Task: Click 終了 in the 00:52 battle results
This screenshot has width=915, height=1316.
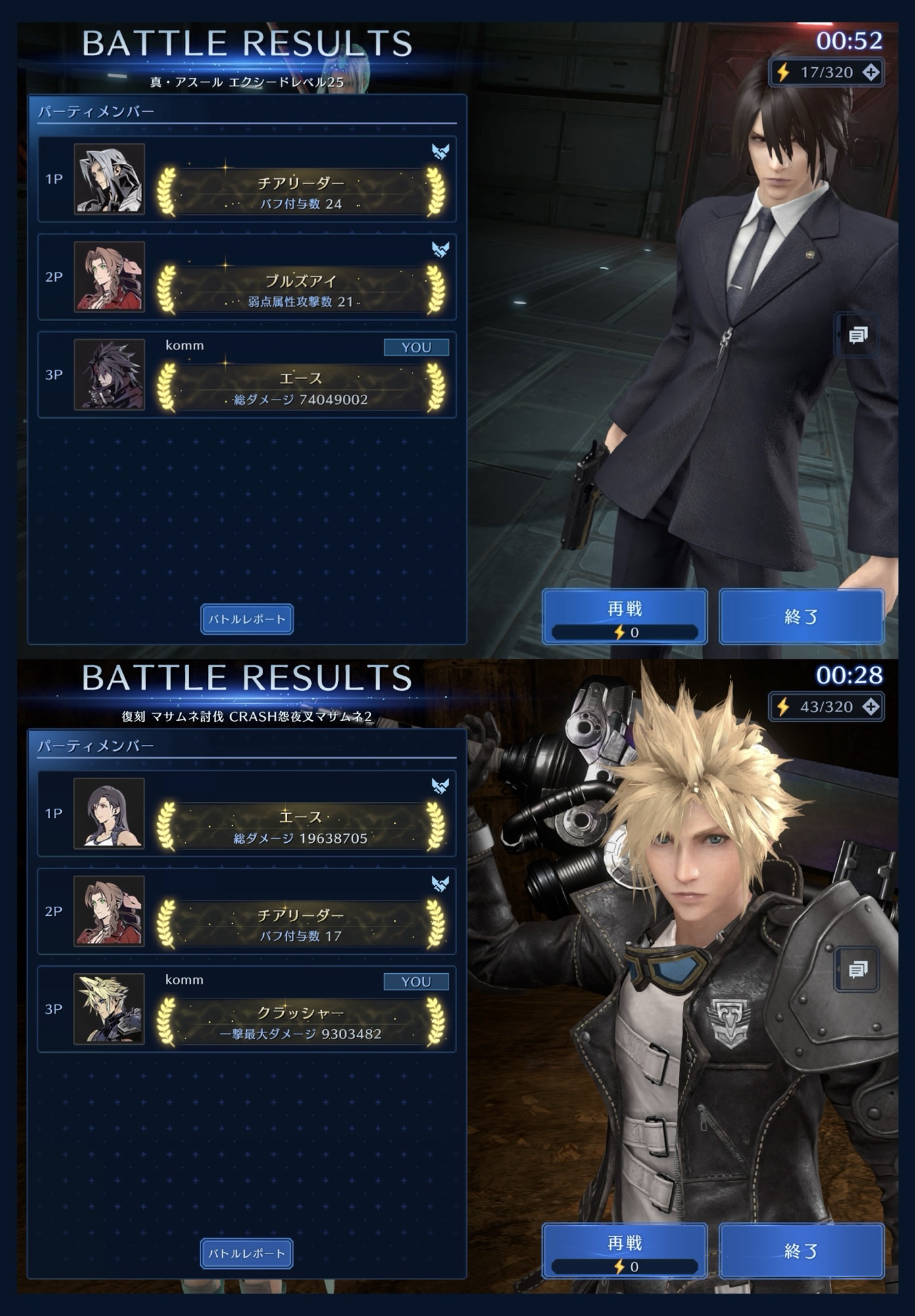Action: pyautogui.click(x=801, y=617)
